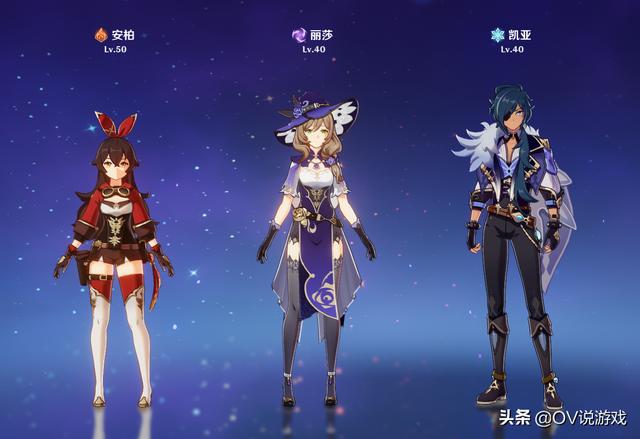The image size is (640, 439).
Task: Choose Lisa (丽莎) in the party lineup
Action: point(315,250)
